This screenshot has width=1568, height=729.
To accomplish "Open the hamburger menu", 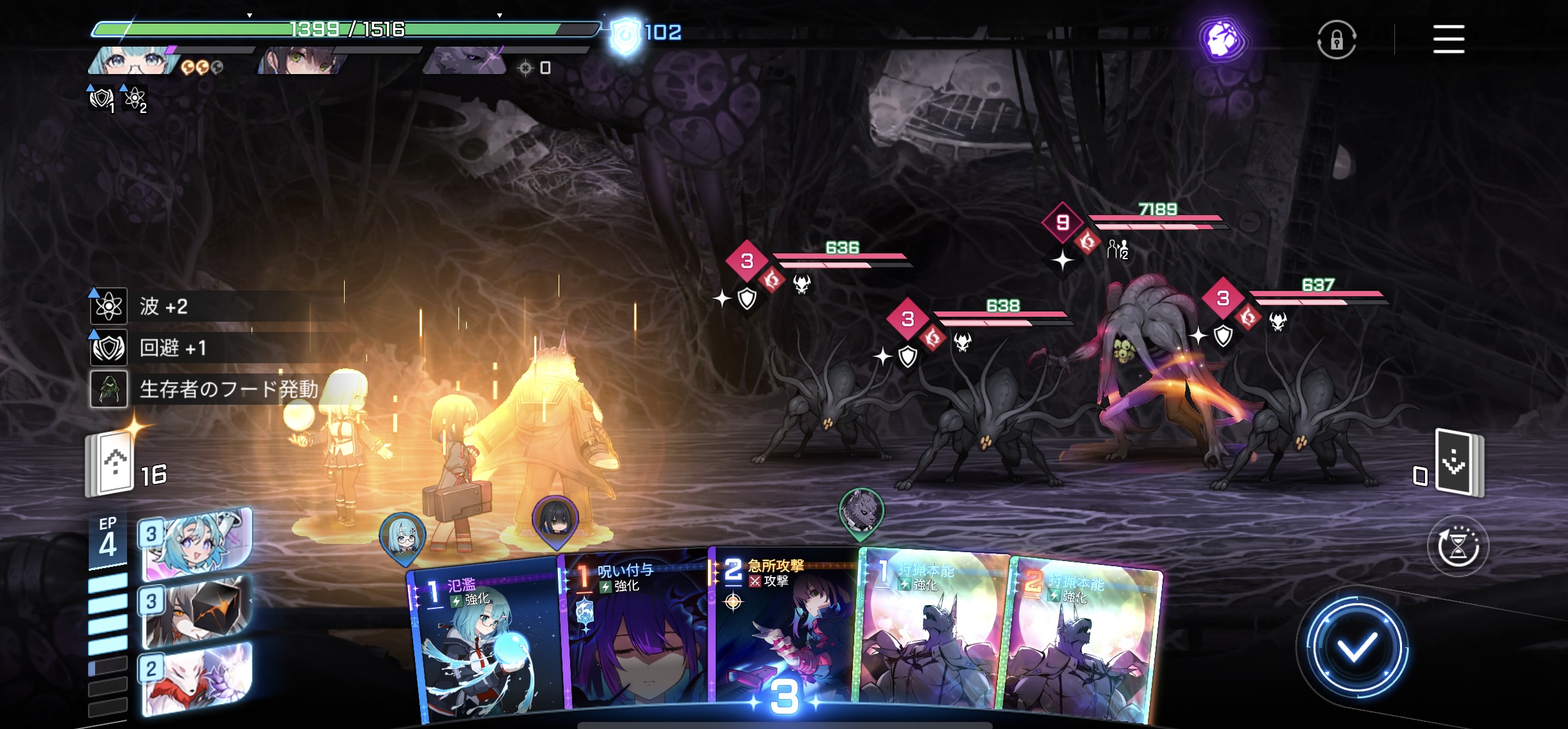I will tap(1448, 40).
